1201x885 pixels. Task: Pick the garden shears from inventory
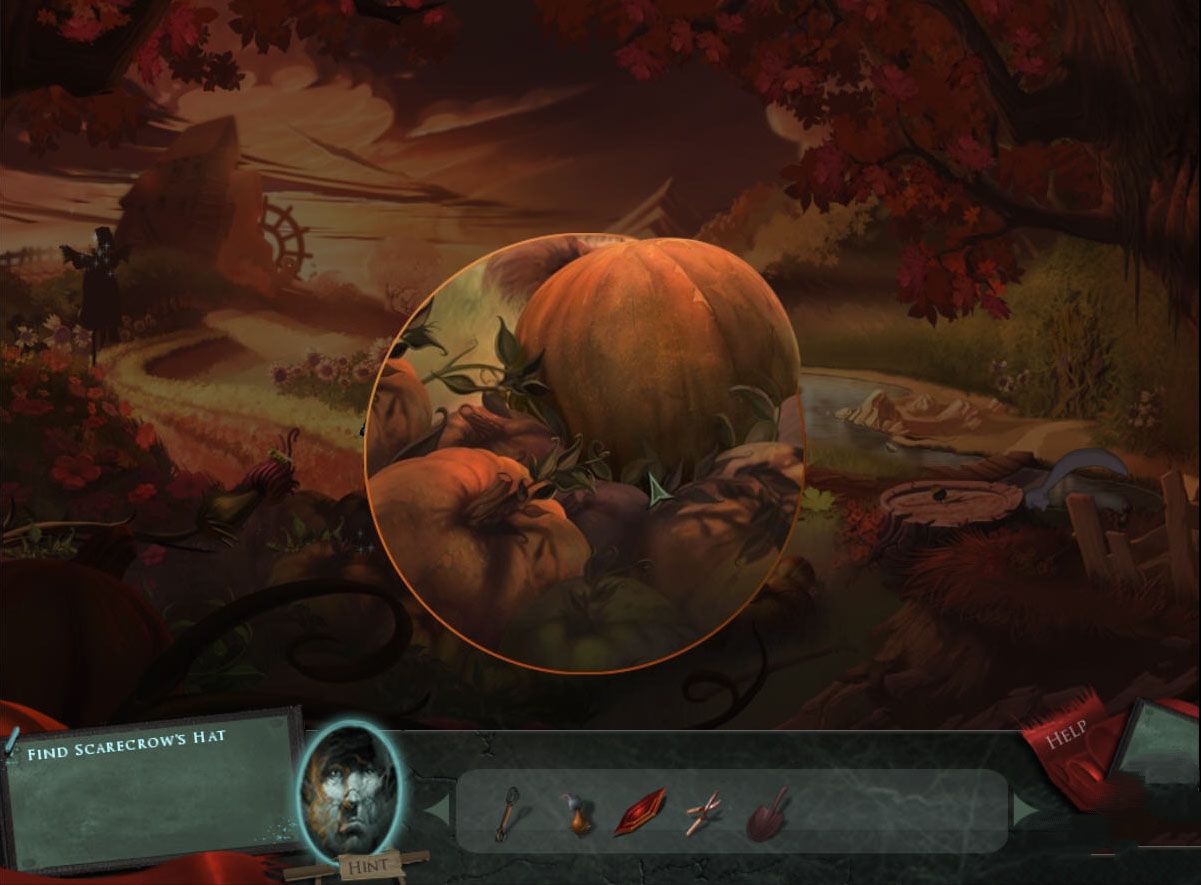(x=705, y=813)
